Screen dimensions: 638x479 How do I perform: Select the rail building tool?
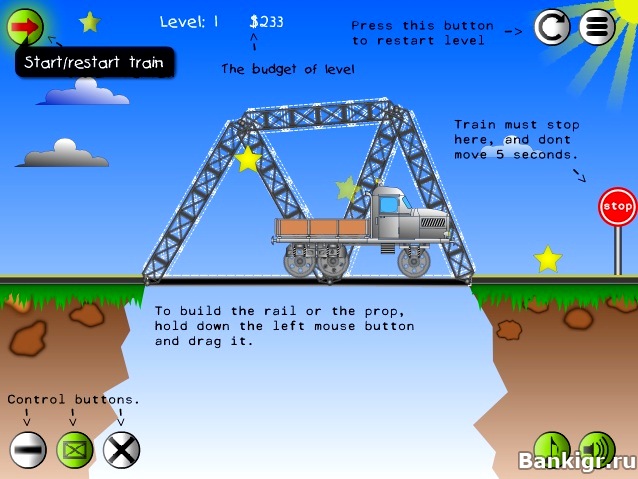pos(28,450)
